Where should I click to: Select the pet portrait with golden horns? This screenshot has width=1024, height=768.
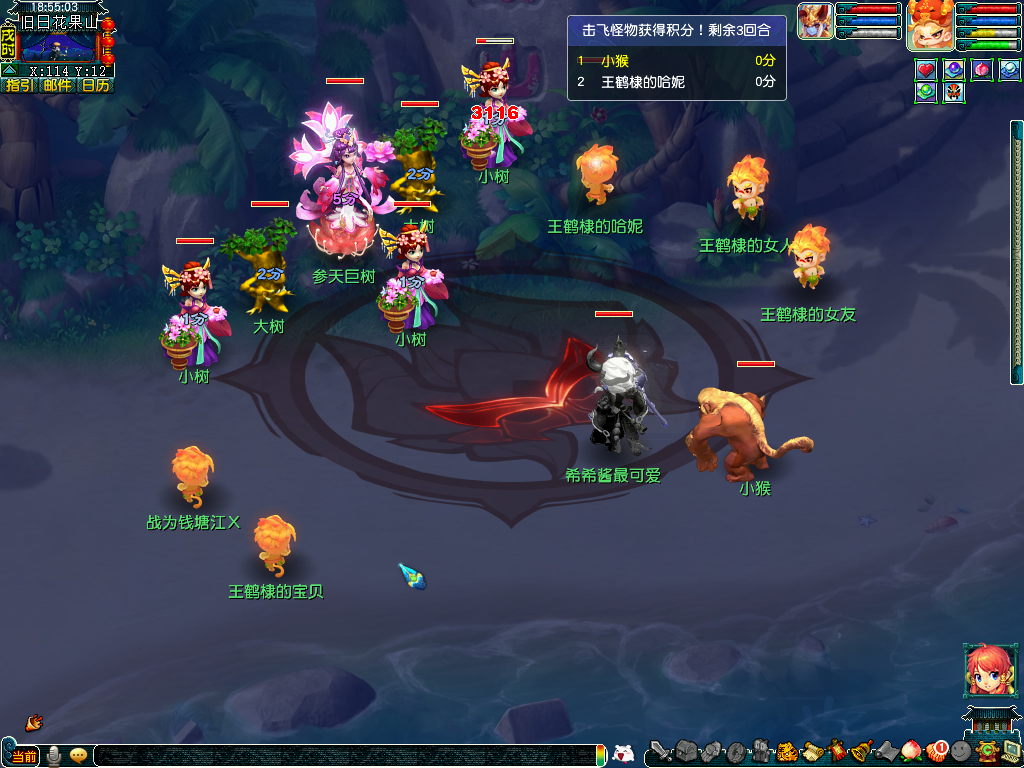[x=815, y=21]
